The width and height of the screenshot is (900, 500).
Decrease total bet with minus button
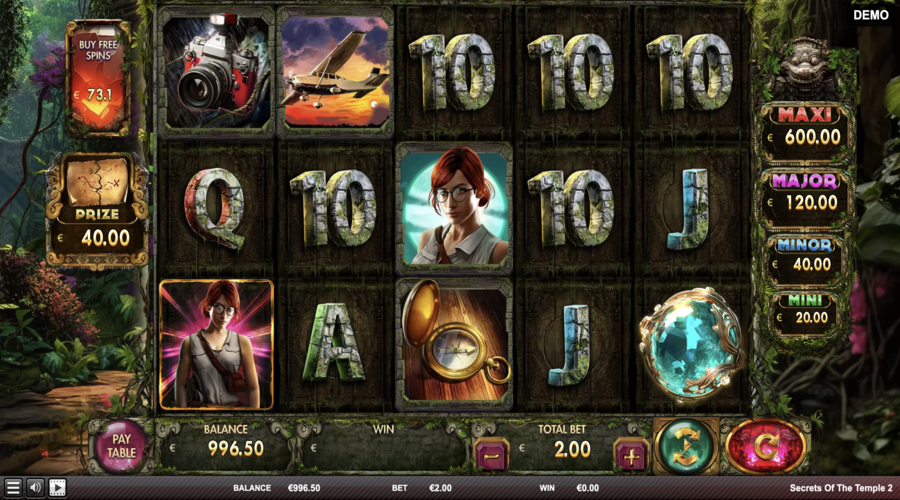point(490,454)
